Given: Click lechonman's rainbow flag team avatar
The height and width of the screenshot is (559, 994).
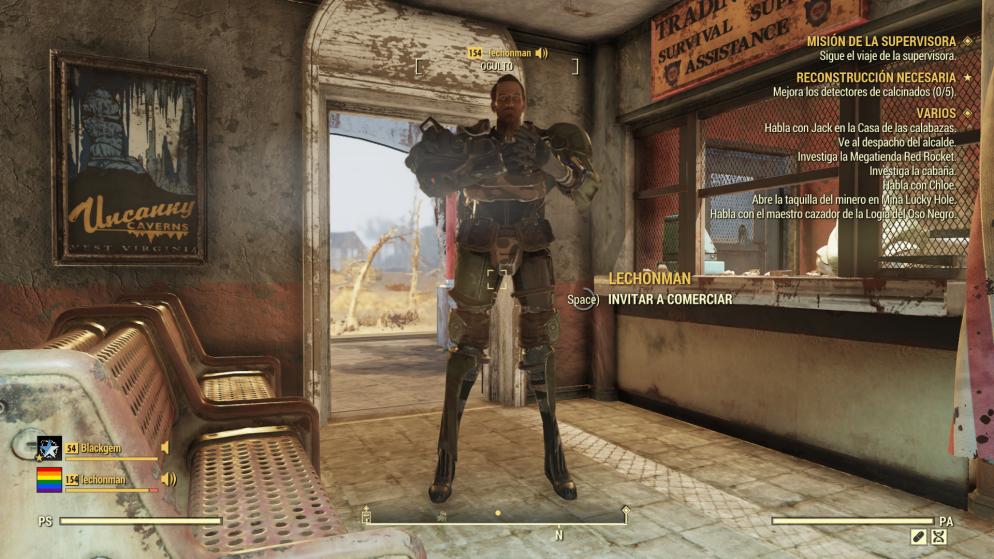Looking at the screenshot, I should tap(49, 480).
